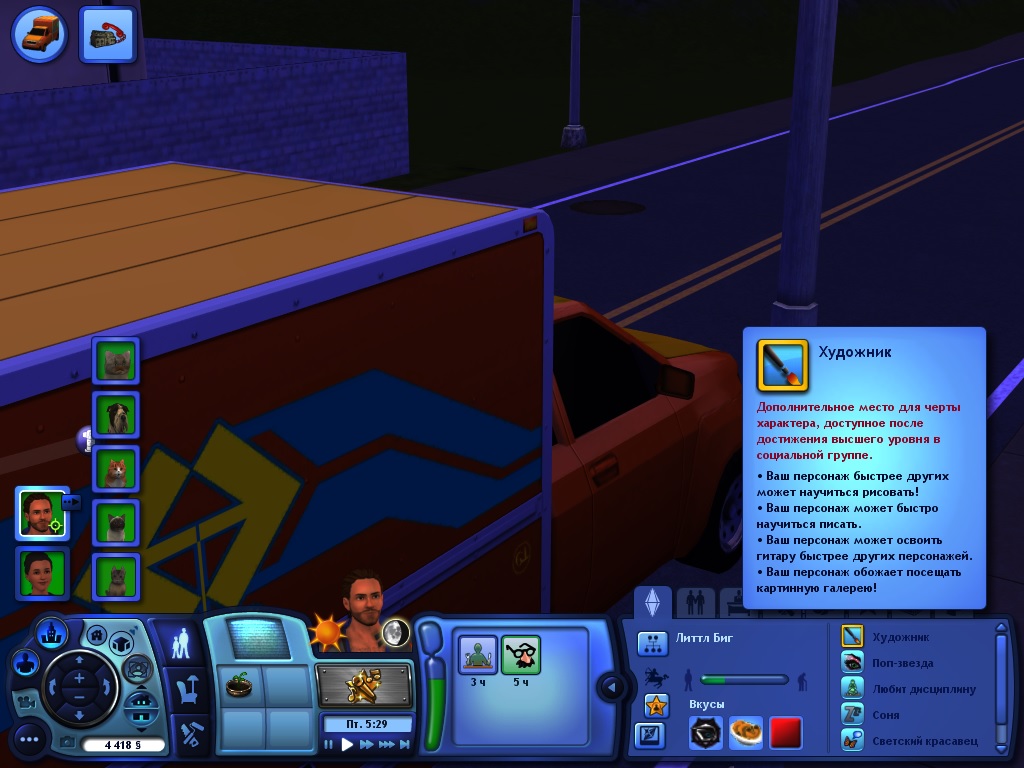Select the bearded man's household portrait

coord(41,514)
